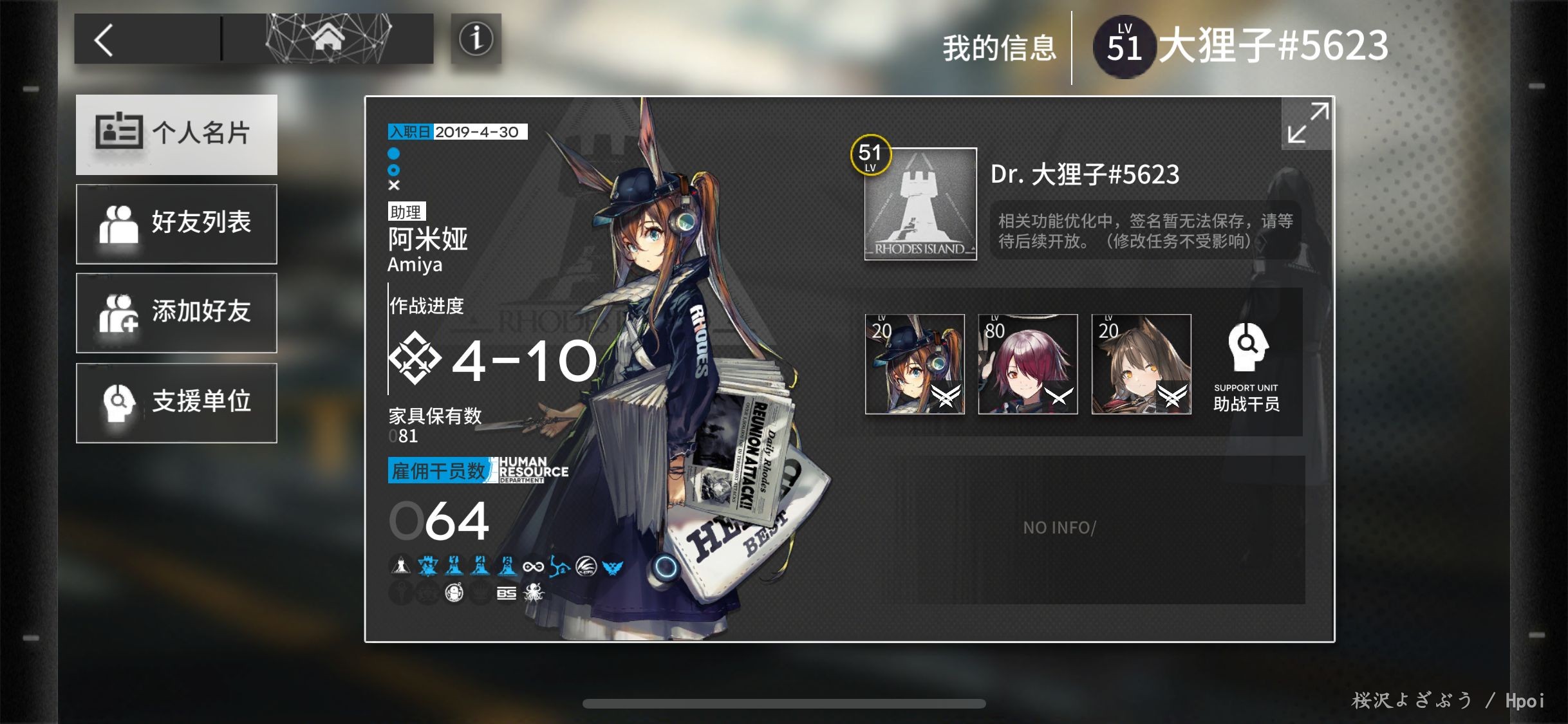
Task: Open the info (i) button
Action: coord(476,39)
